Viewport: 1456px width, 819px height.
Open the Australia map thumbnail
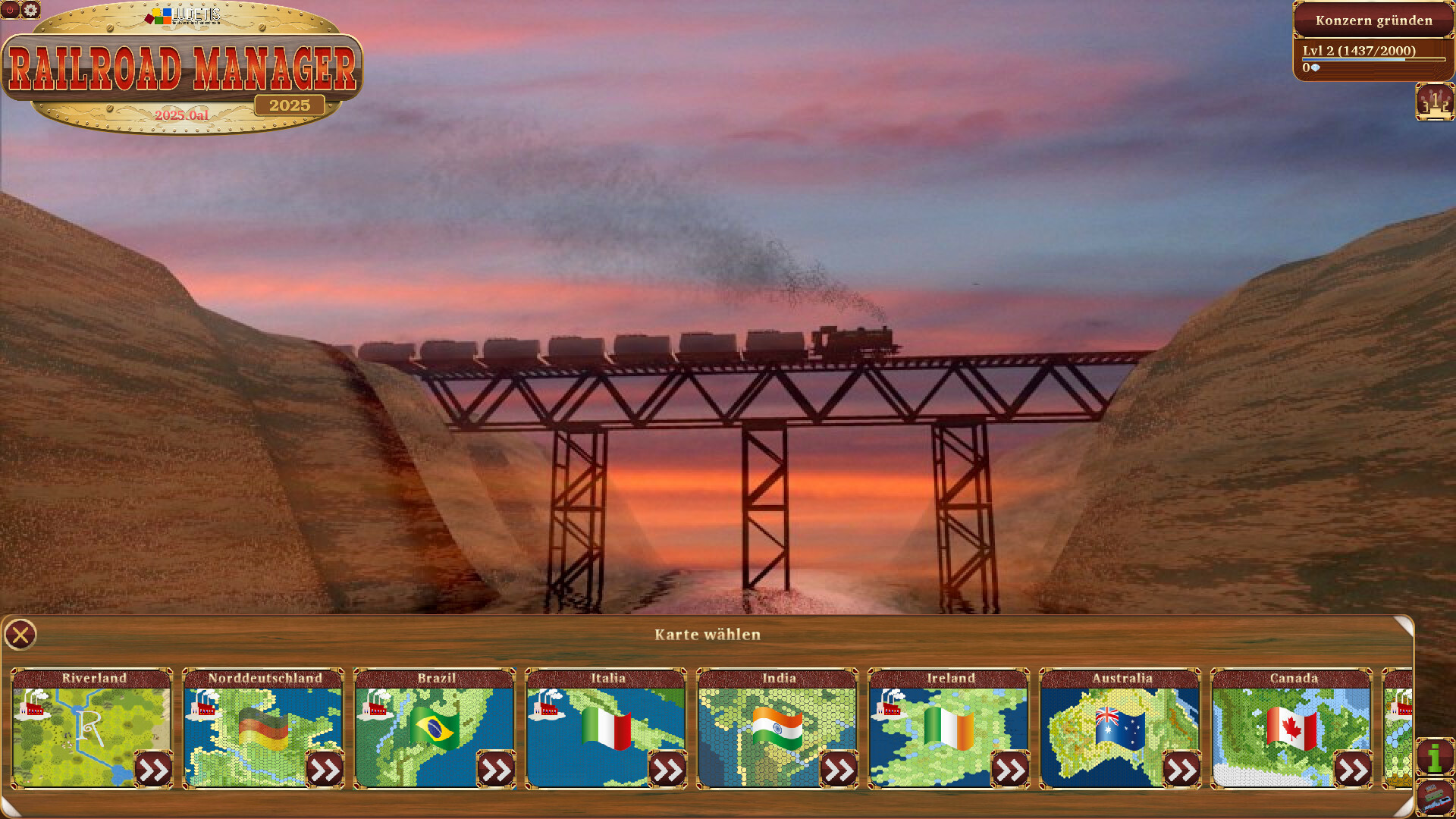tap(1121, 732)
